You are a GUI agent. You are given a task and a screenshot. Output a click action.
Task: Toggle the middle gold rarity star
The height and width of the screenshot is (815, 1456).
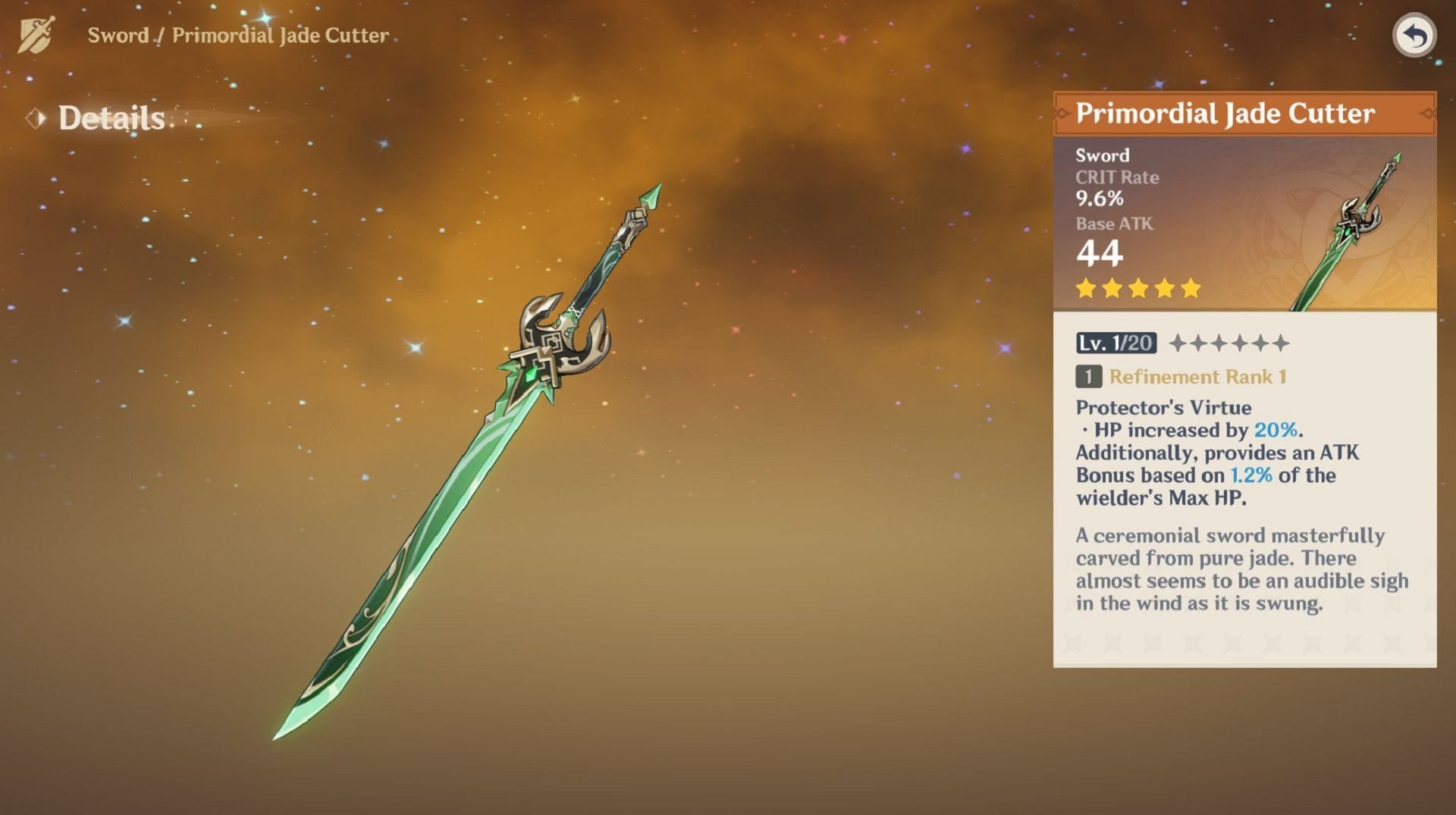[x=1139, y=289]
